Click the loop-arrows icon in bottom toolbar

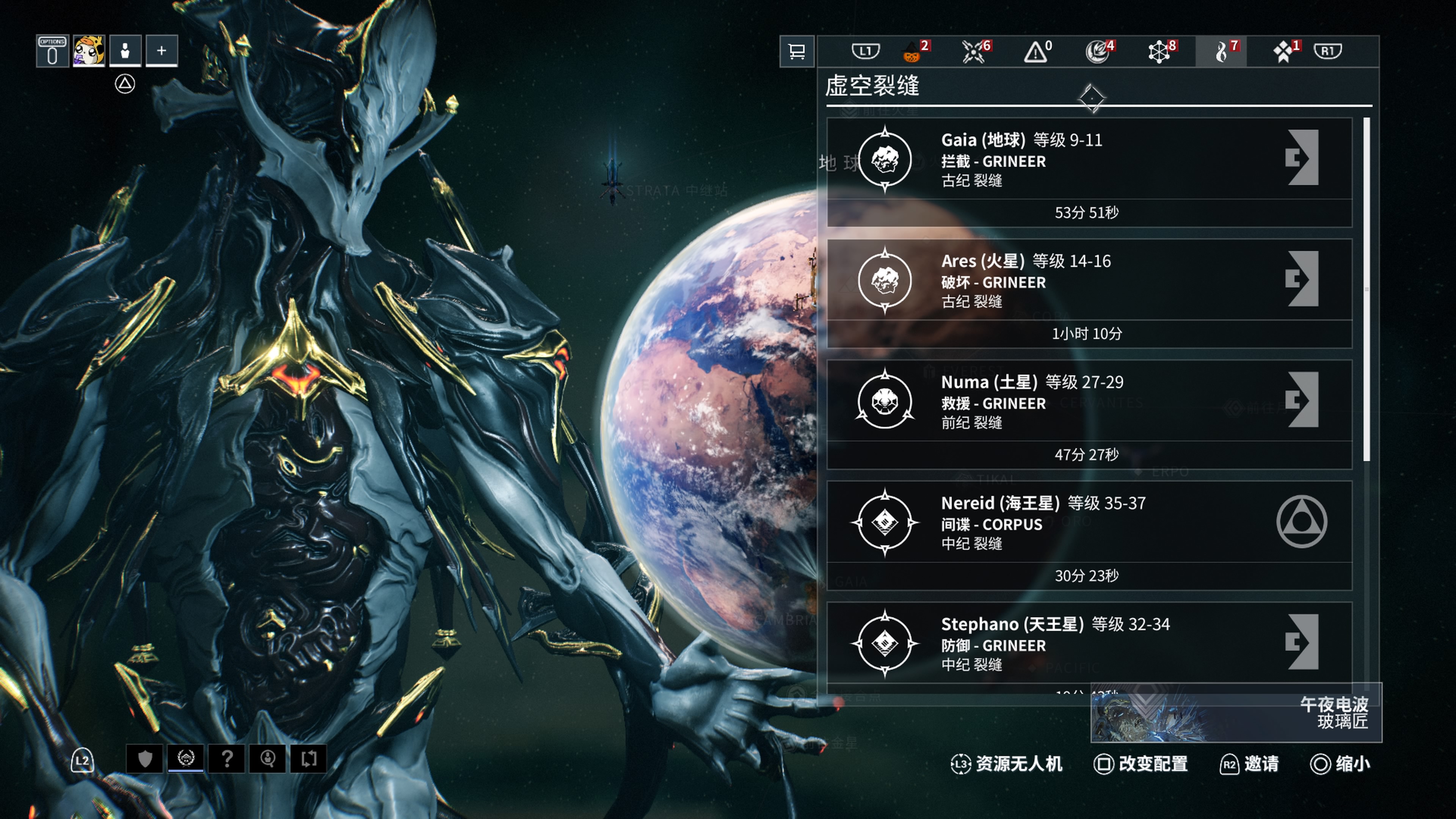point(309,759)
